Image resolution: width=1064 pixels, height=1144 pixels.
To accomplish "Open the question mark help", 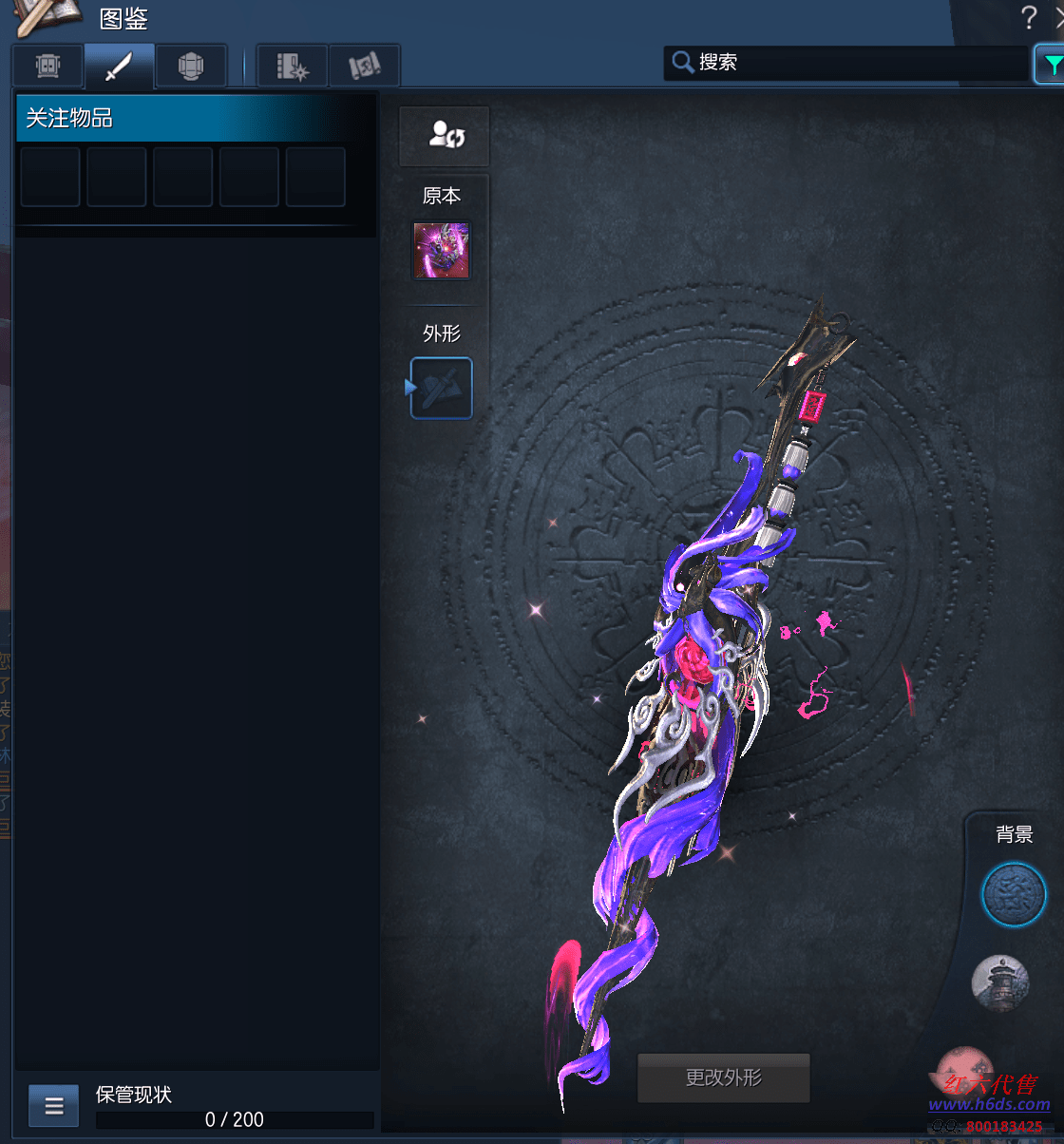I will point(1029,17).
